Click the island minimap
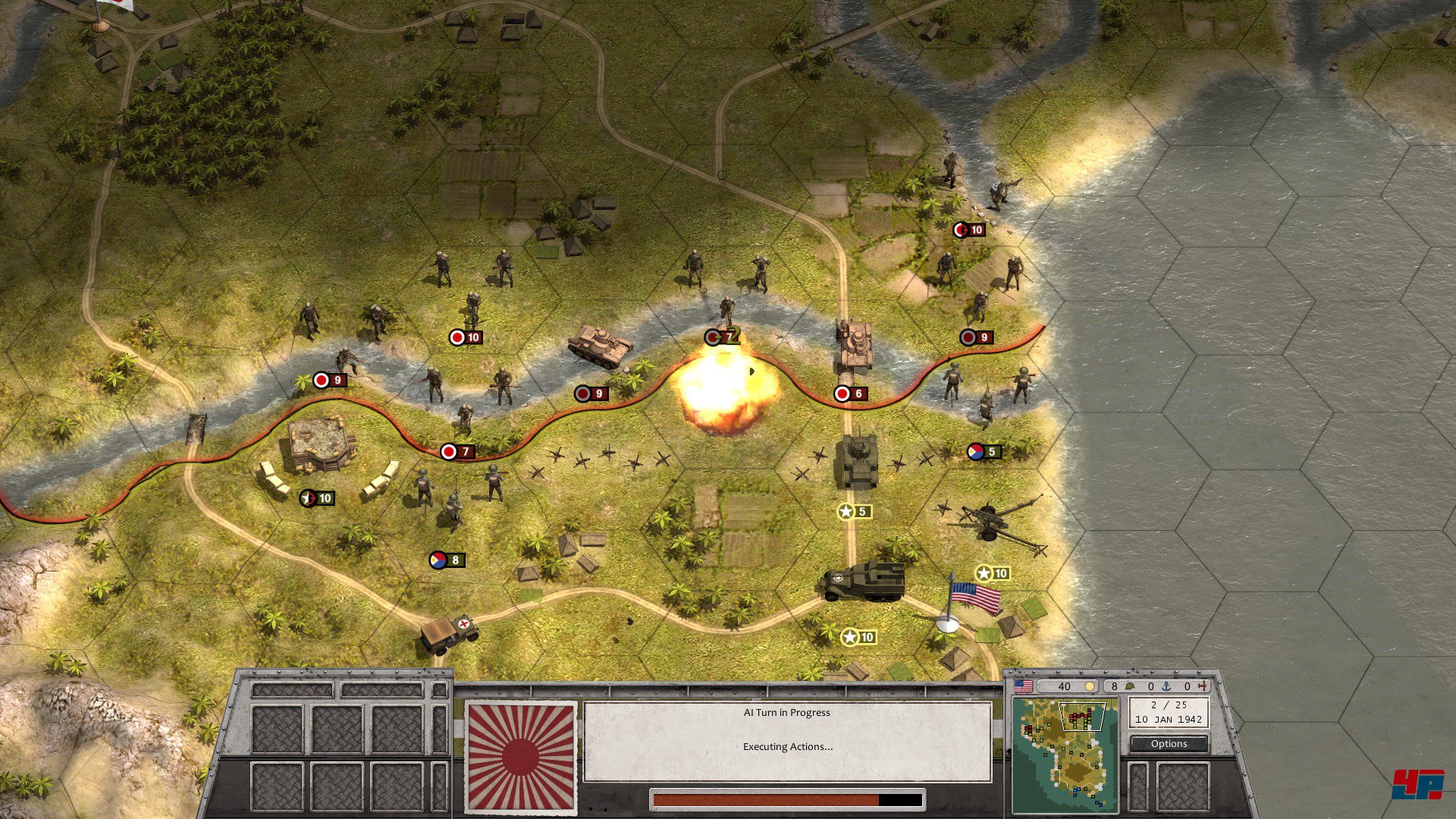Image resolution: width=1456 pixels, height=819 pixels. 1065,755
